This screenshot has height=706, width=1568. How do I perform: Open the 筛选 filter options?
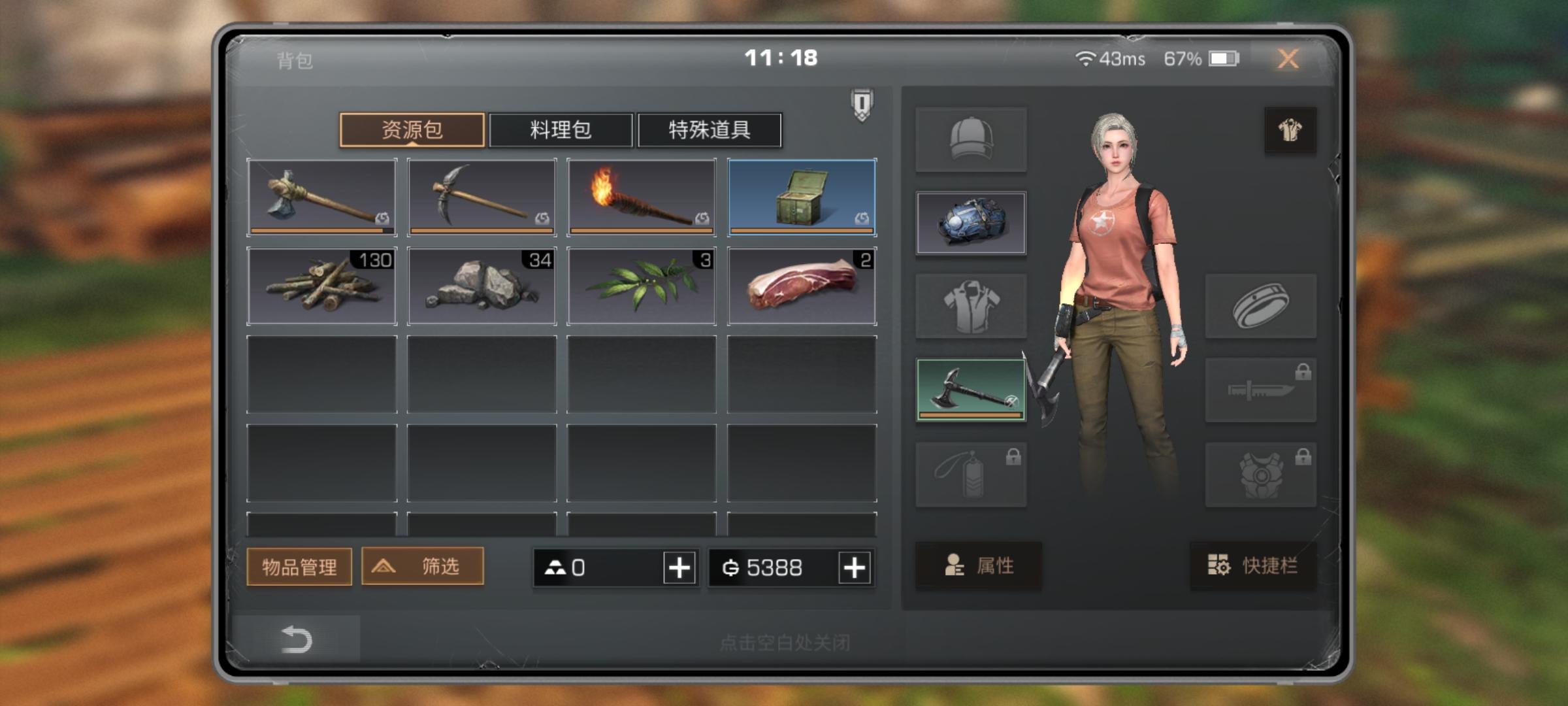coord(421,567)
